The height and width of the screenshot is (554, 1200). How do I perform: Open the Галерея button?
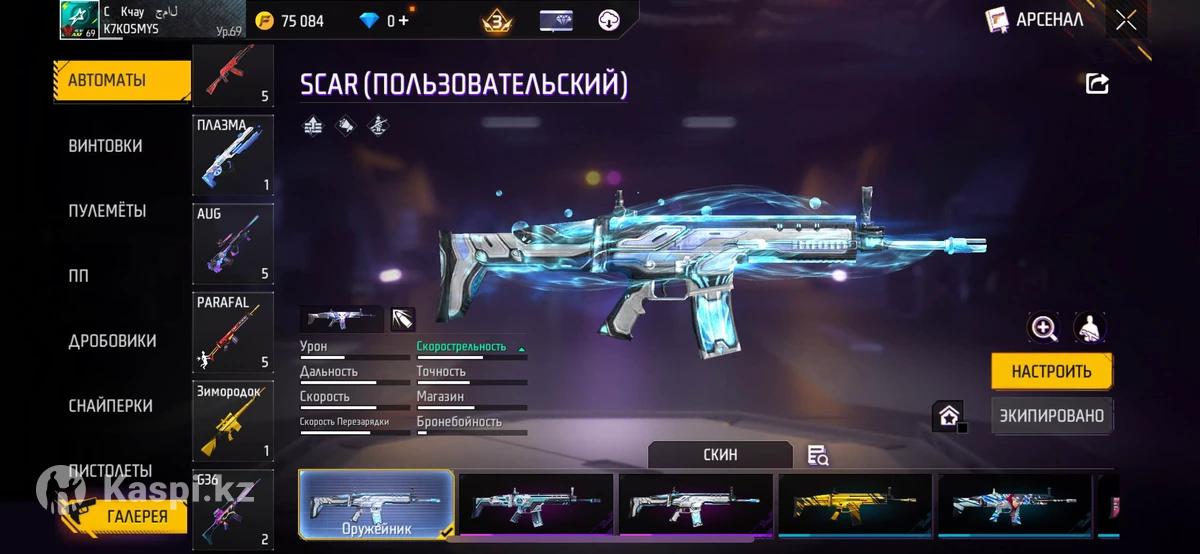[138, 516]
